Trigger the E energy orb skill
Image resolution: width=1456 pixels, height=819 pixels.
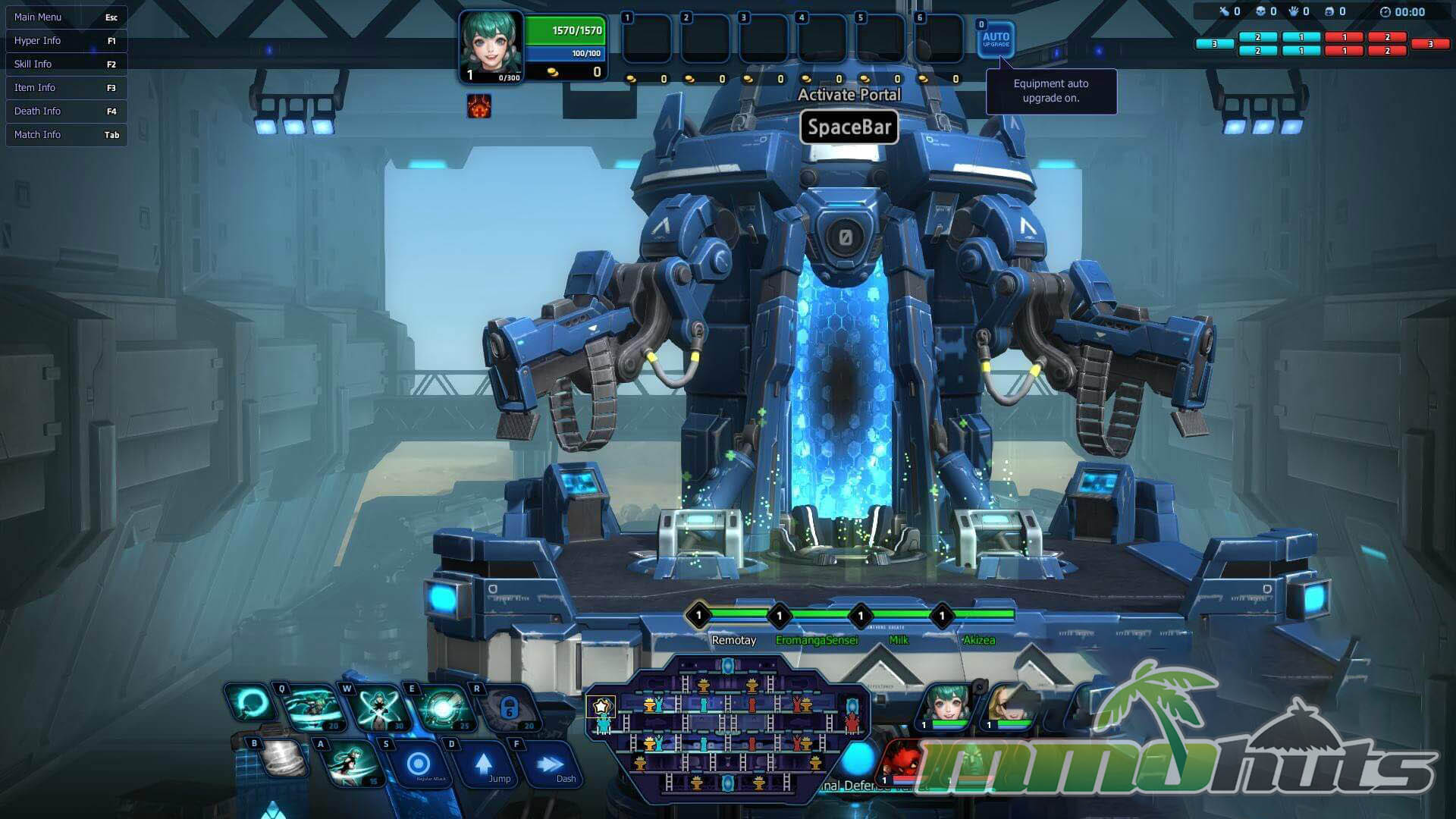[x=443, y=708]
